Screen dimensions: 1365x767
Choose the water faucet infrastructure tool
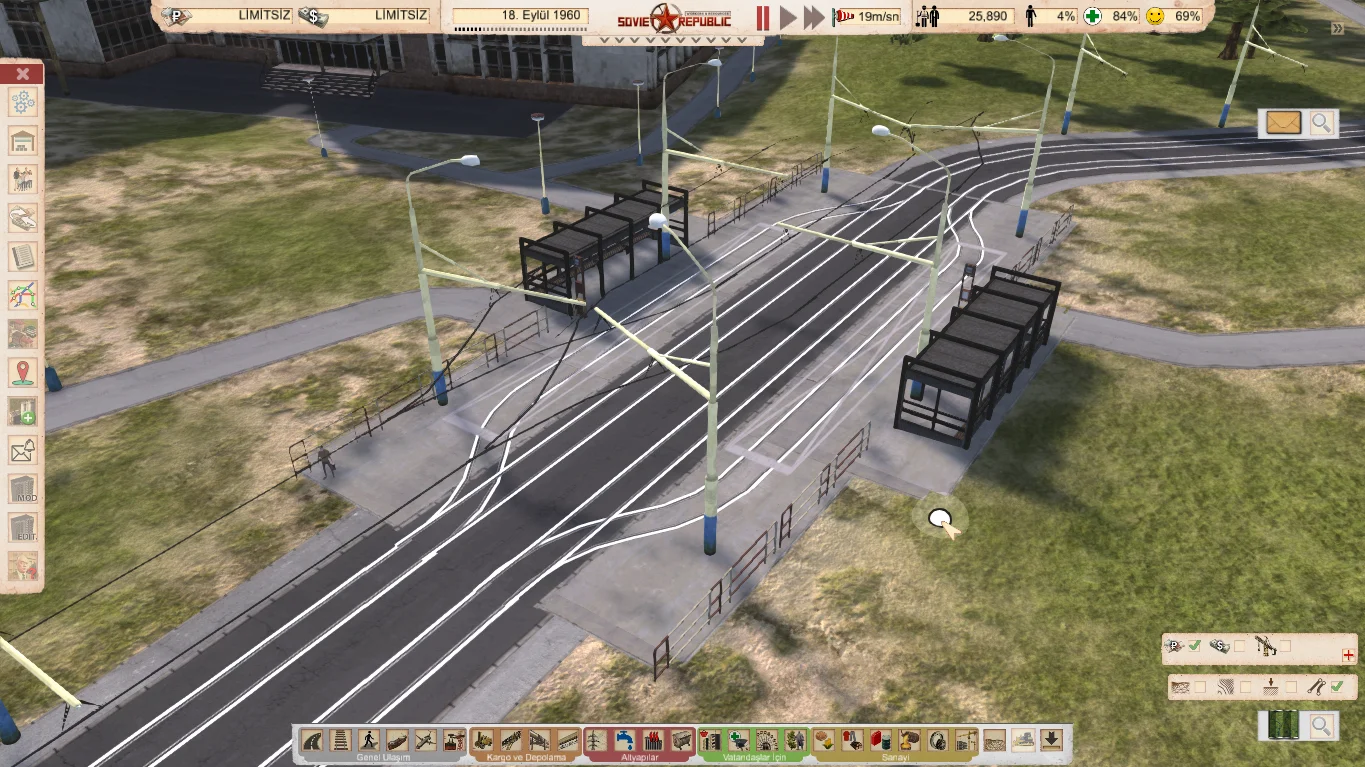coord(625,741)
